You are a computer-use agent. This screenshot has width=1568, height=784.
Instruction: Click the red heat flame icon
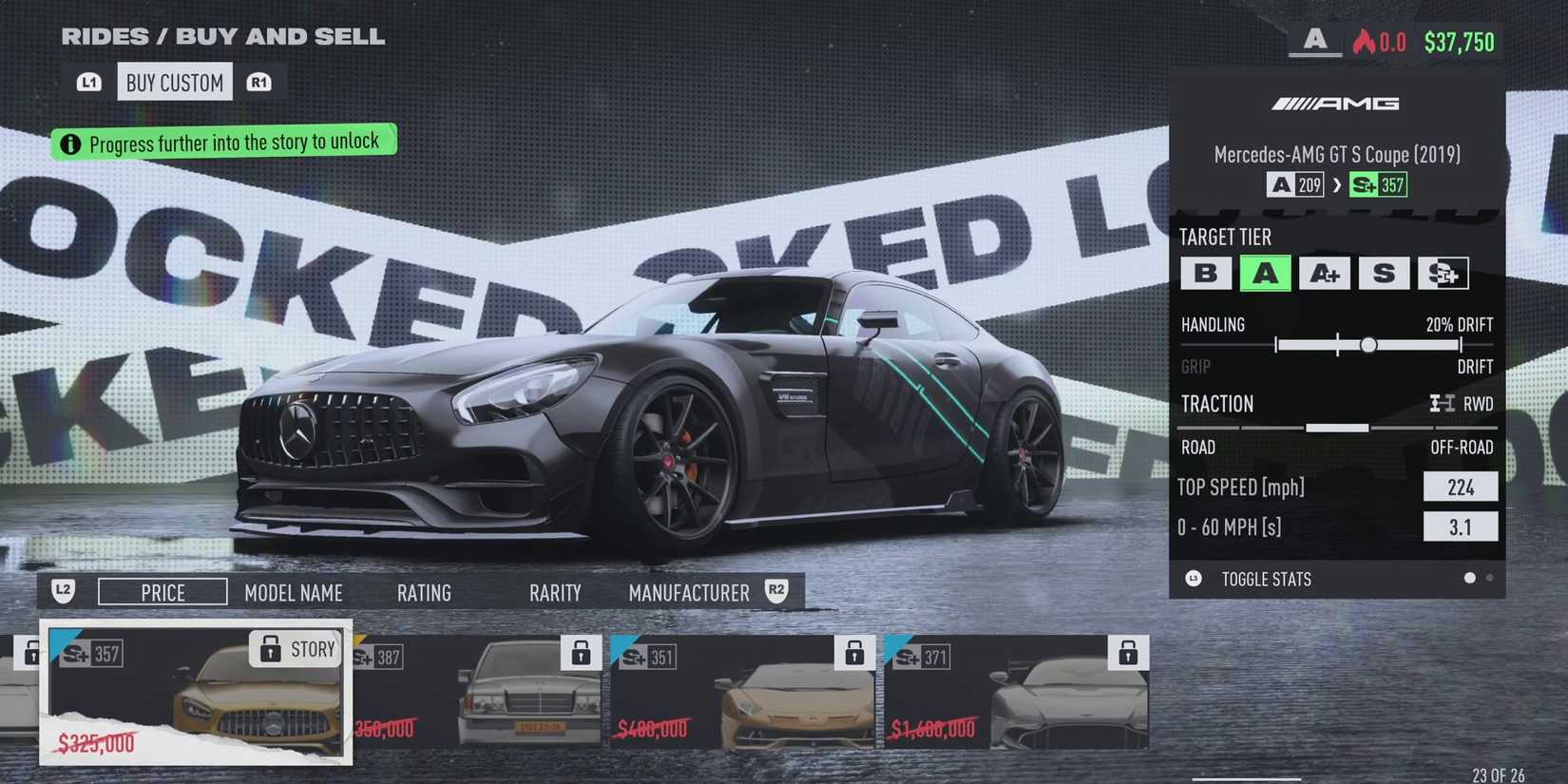[x=1362, y=41]
